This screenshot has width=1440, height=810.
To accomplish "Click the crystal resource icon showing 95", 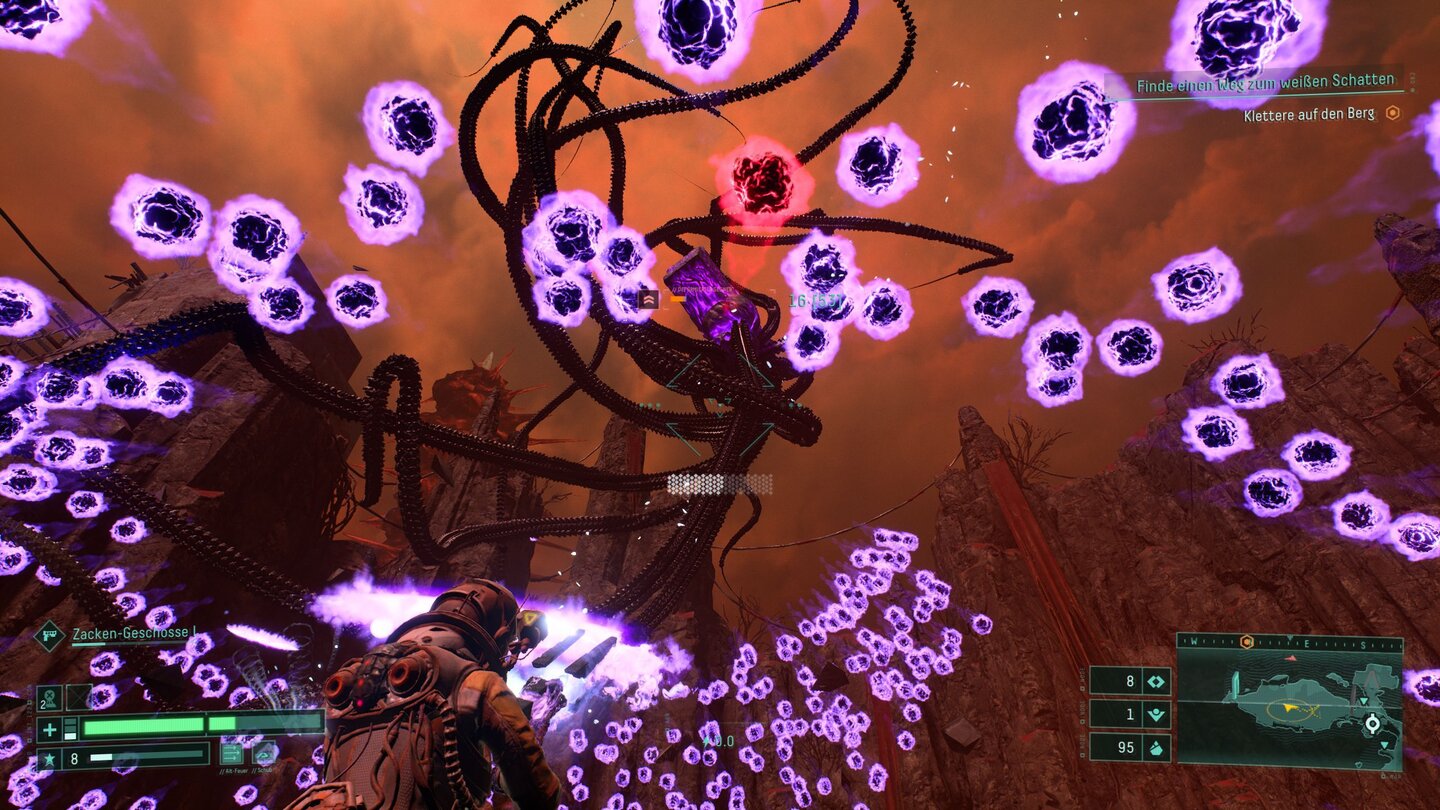I will coord(1157,747).
